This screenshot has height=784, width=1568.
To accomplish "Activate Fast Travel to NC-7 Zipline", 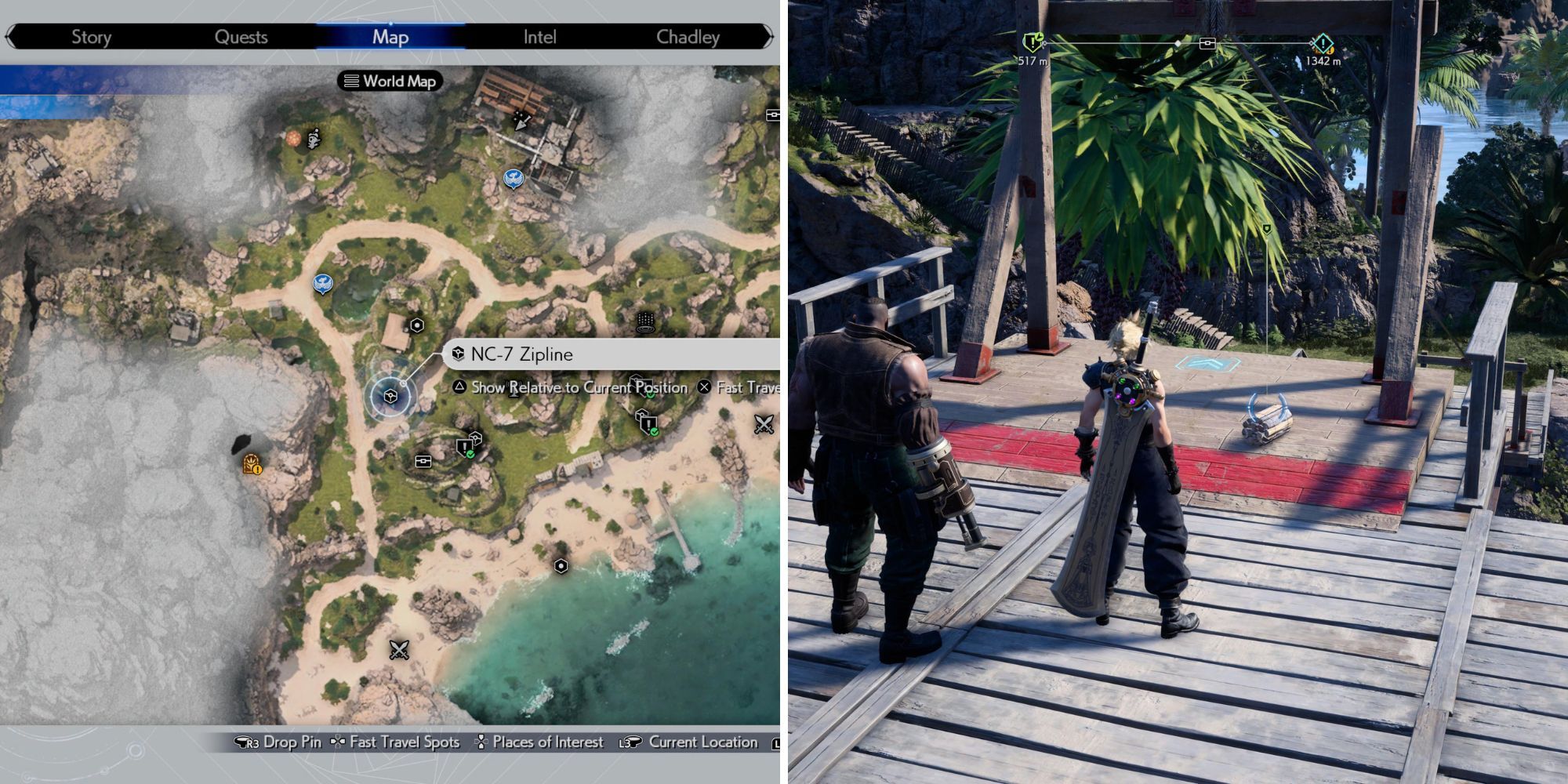I will pos(706,387).
